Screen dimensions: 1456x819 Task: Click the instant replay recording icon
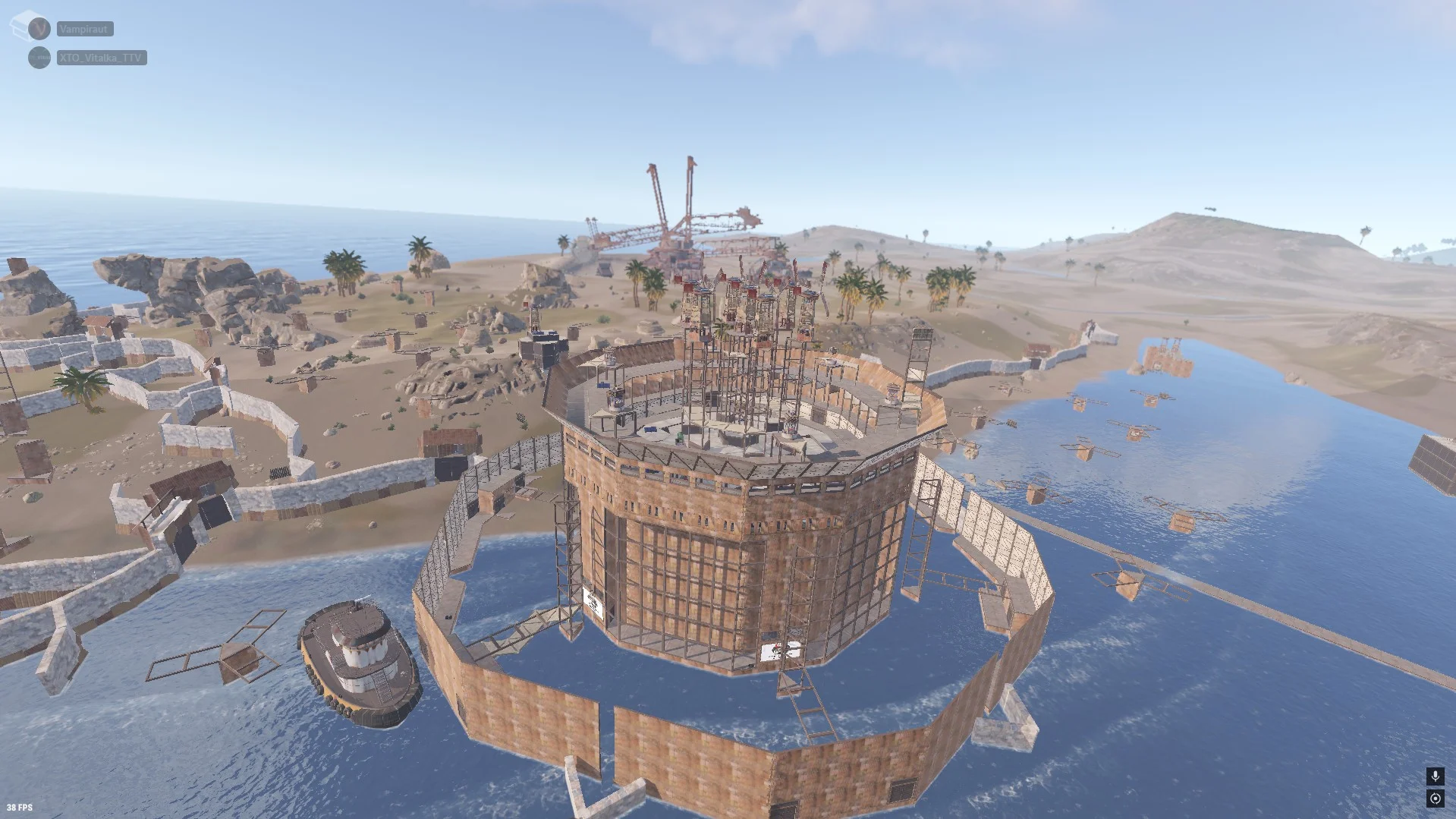tap(1435, 799)
